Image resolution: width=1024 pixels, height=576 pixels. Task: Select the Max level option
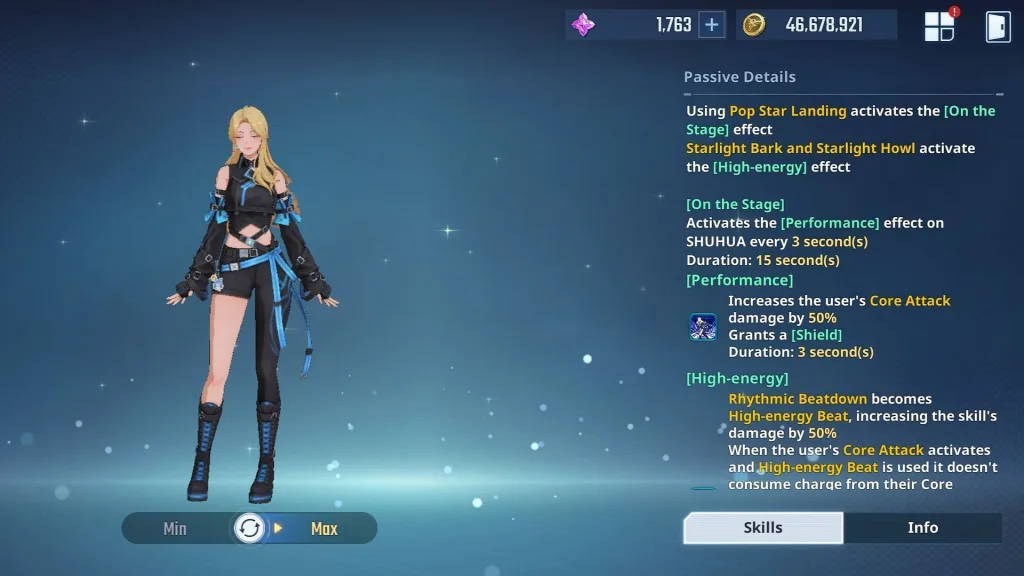pos(324,528)
